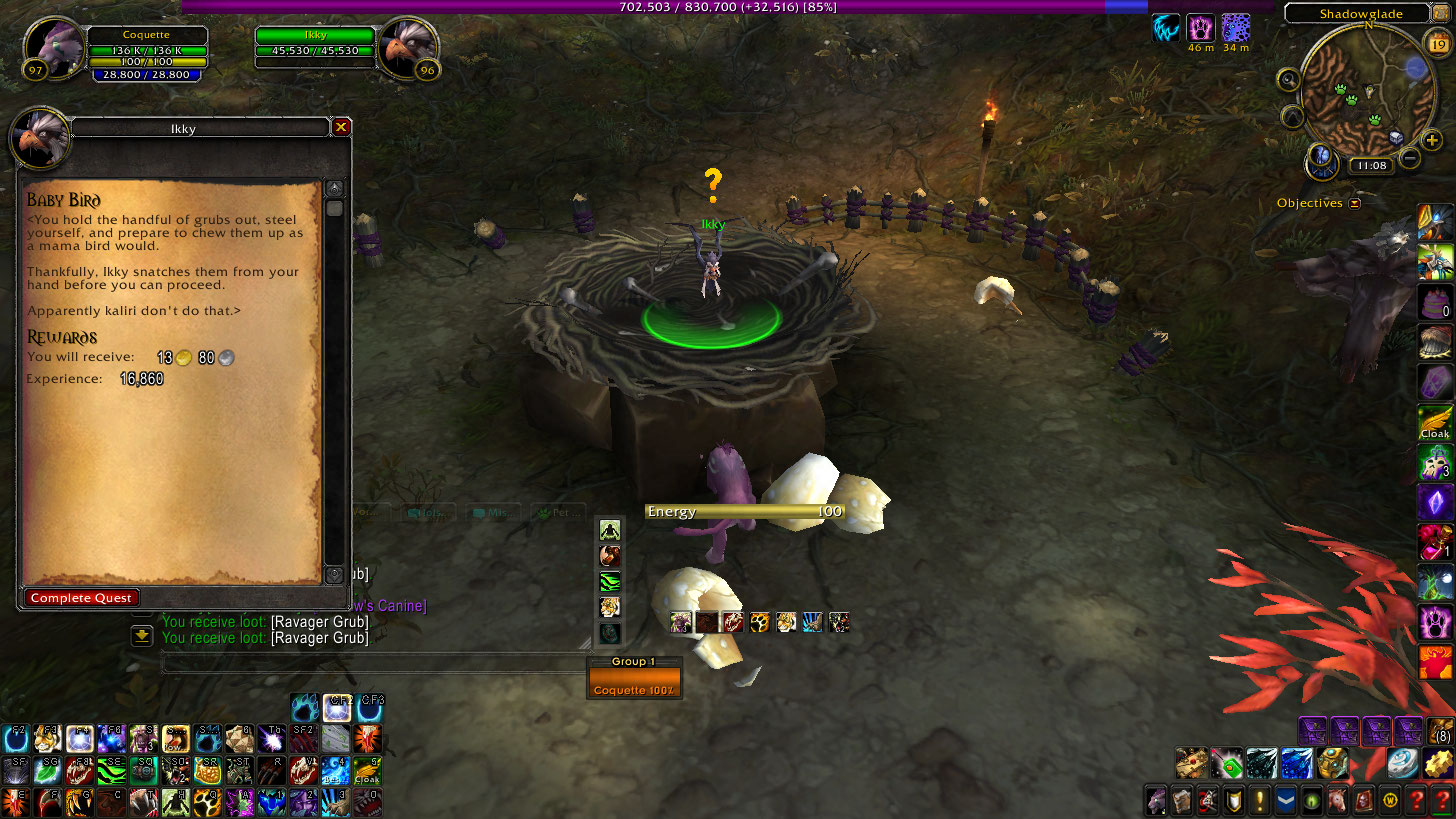Click the pink paw buff icon

1200,28
